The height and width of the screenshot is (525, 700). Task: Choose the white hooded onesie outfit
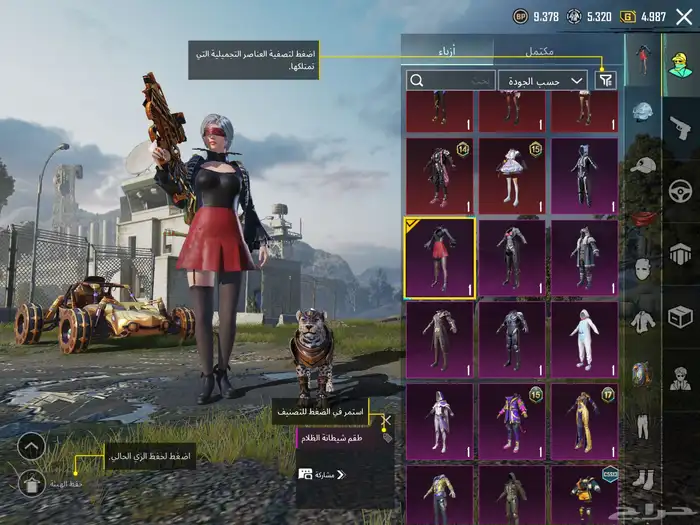584,339
